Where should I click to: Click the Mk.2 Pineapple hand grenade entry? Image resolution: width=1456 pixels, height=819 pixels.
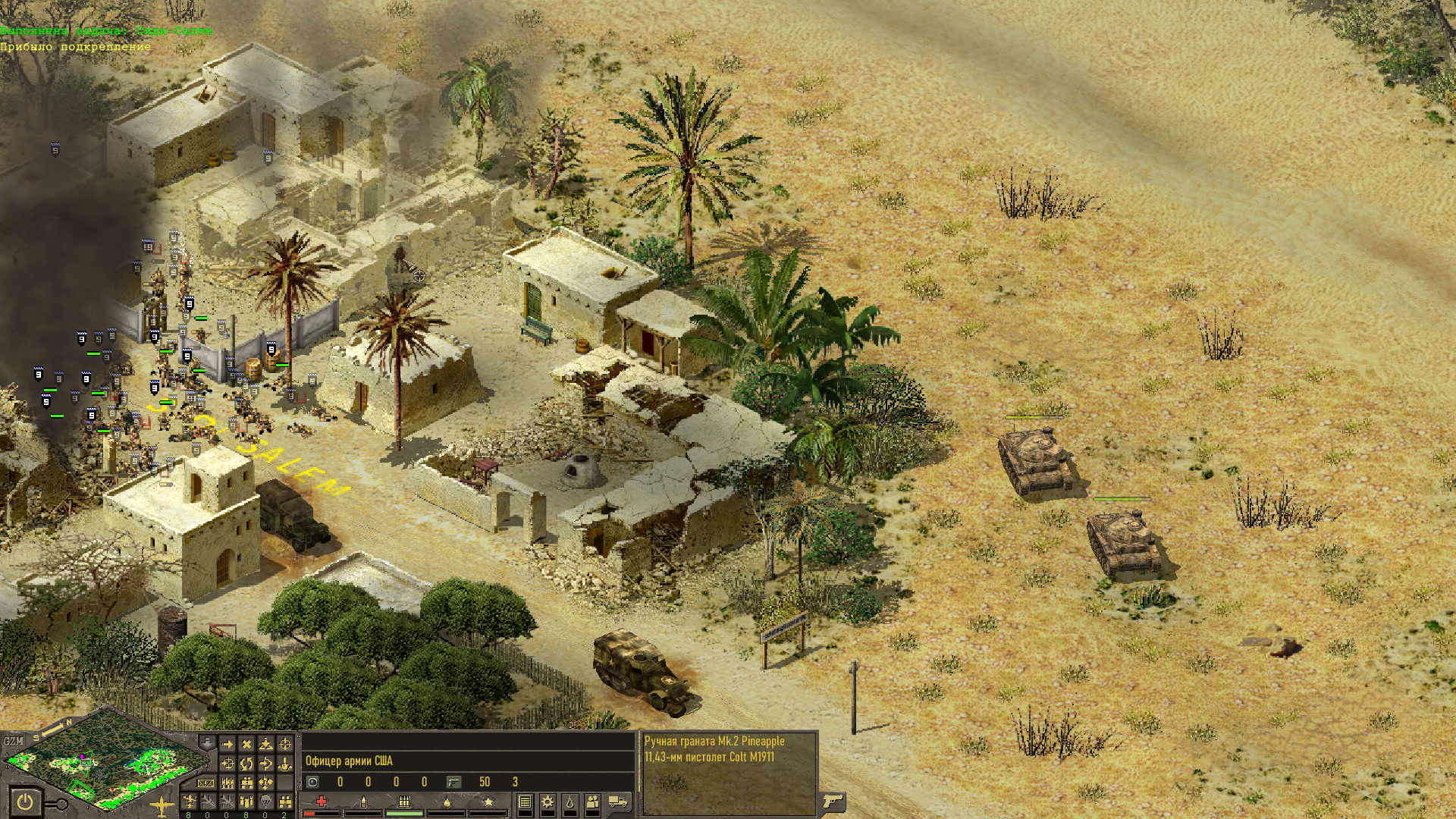pyautogui.click(x=714, y=742)
